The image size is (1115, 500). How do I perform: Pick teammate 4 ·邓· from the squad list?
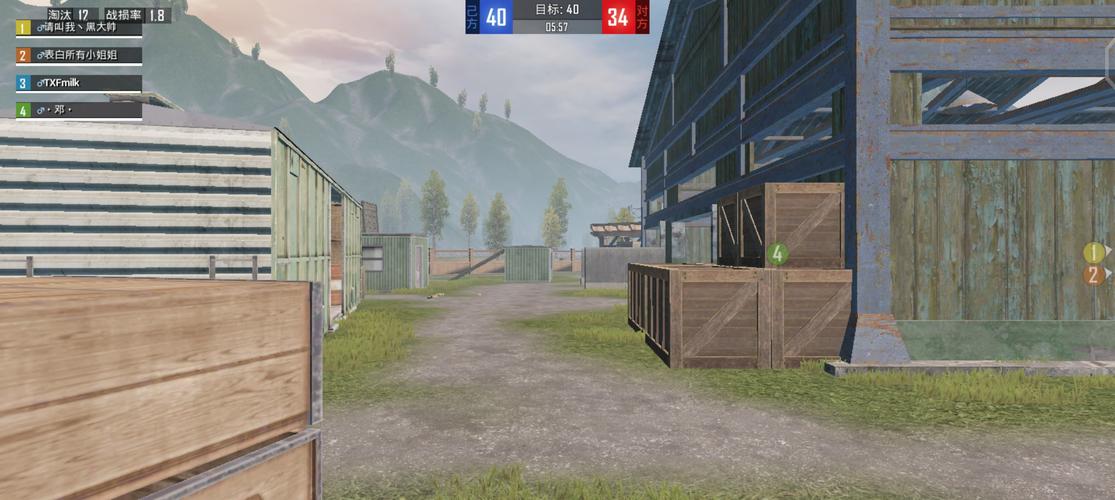(x=78, y=111)
